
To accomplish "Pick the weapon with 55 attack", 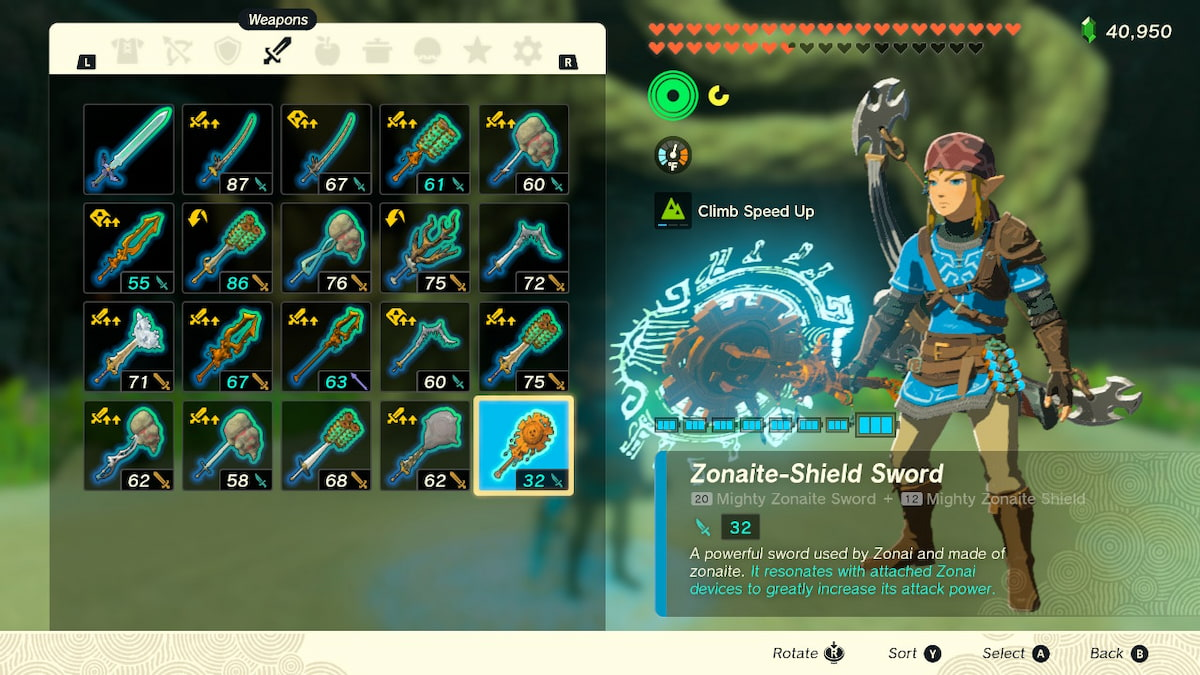I will click(128, 248).
